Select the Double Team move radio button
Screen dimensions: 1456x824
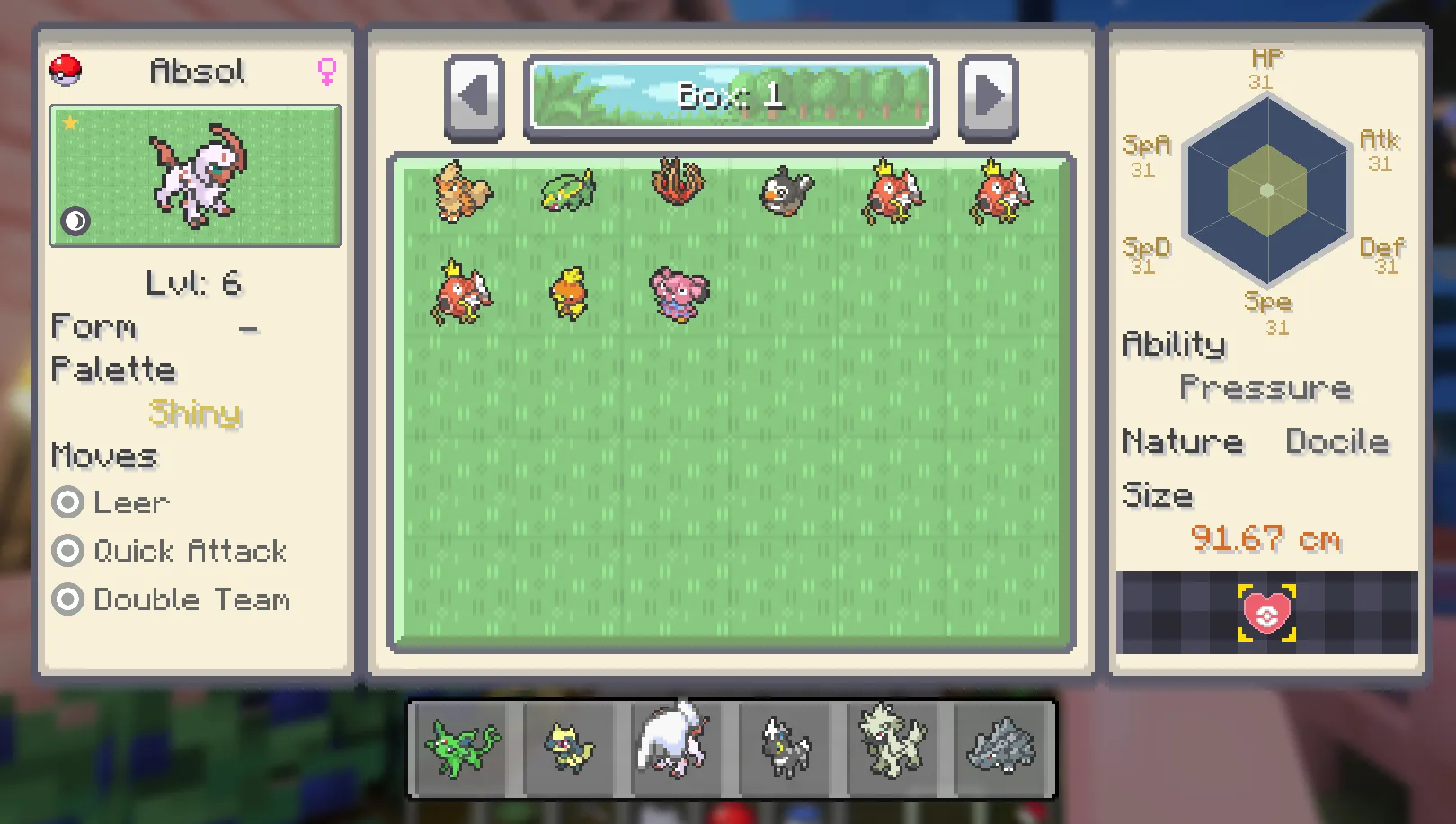67,599
